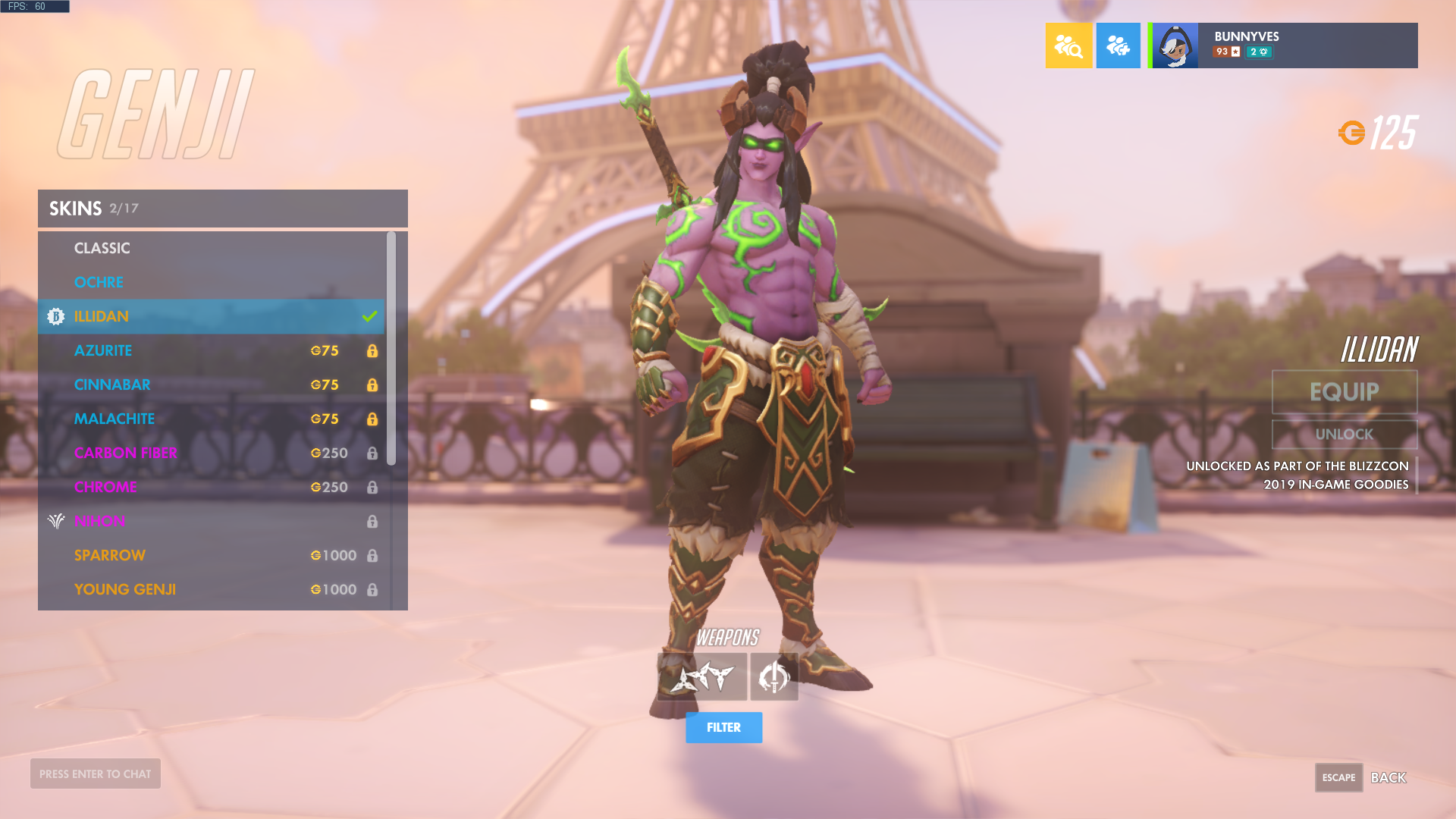
Task: Click the Press Enter to Chat field
Action: pos(95,773)
